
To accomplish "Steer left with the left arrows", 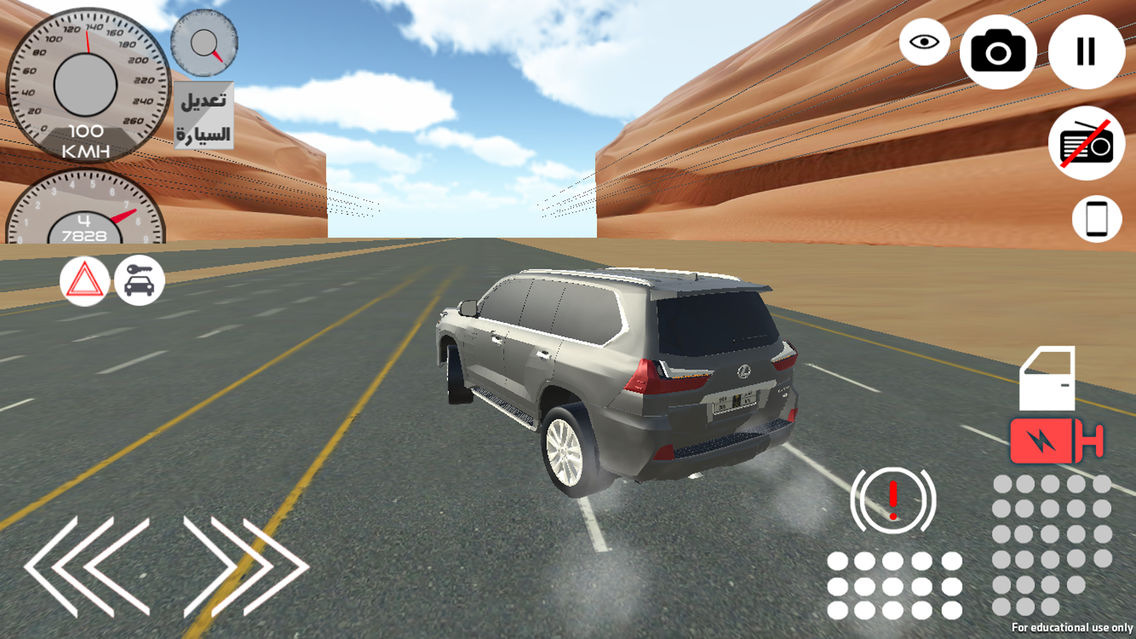I will coord(87,566).
